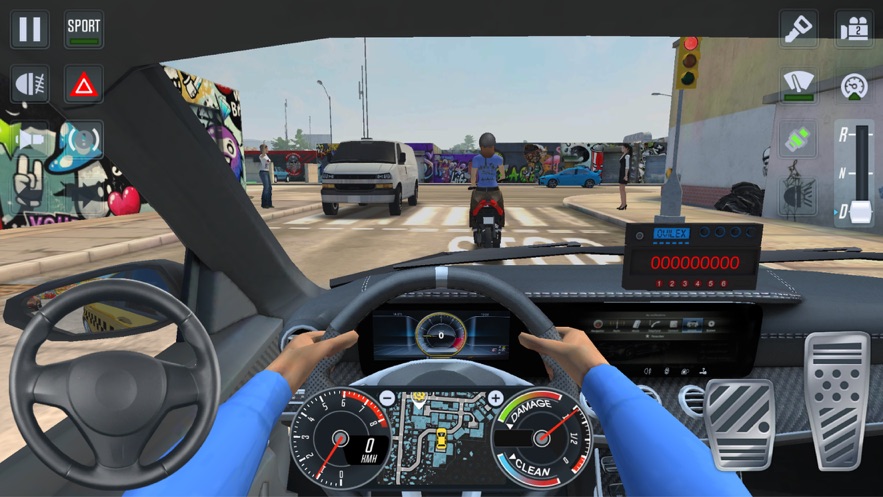The width and height of the screenshot is (883, 497).
Task: Pause the game
Action: [30, 29]
